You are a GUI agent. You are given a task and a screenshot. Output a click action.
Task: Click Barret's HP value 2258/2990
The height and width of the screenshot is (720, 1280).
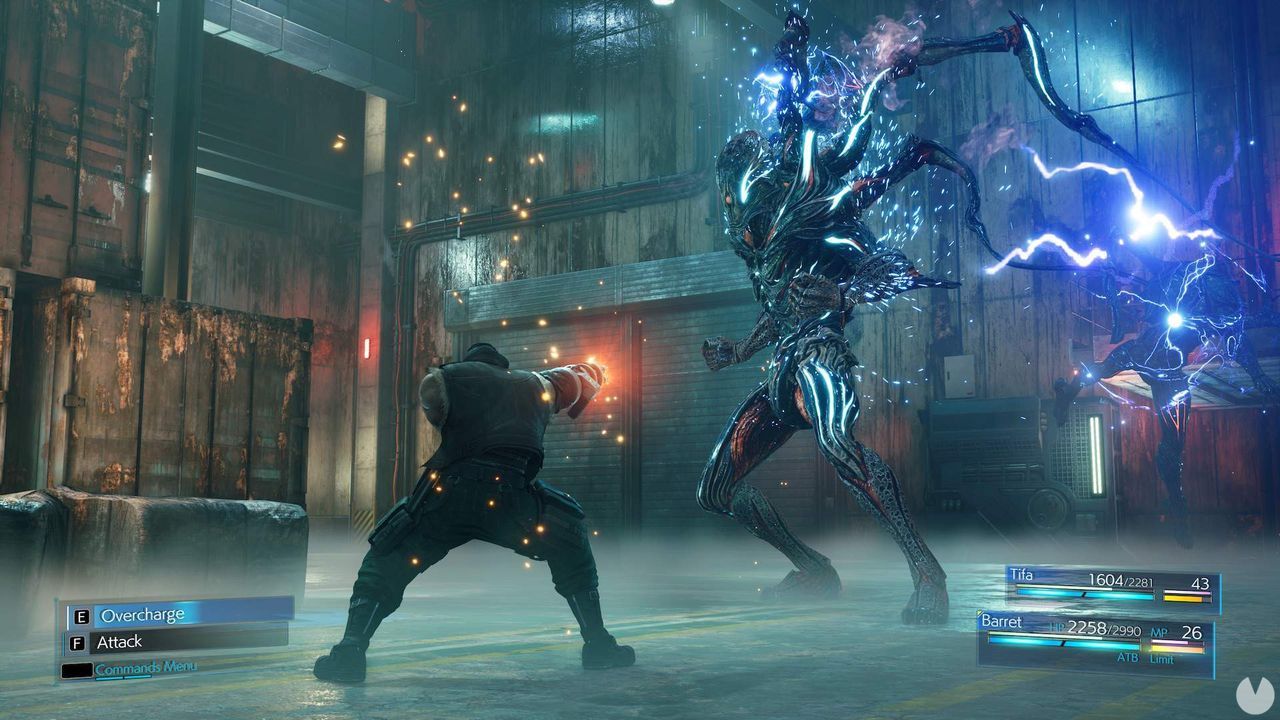1104,630
